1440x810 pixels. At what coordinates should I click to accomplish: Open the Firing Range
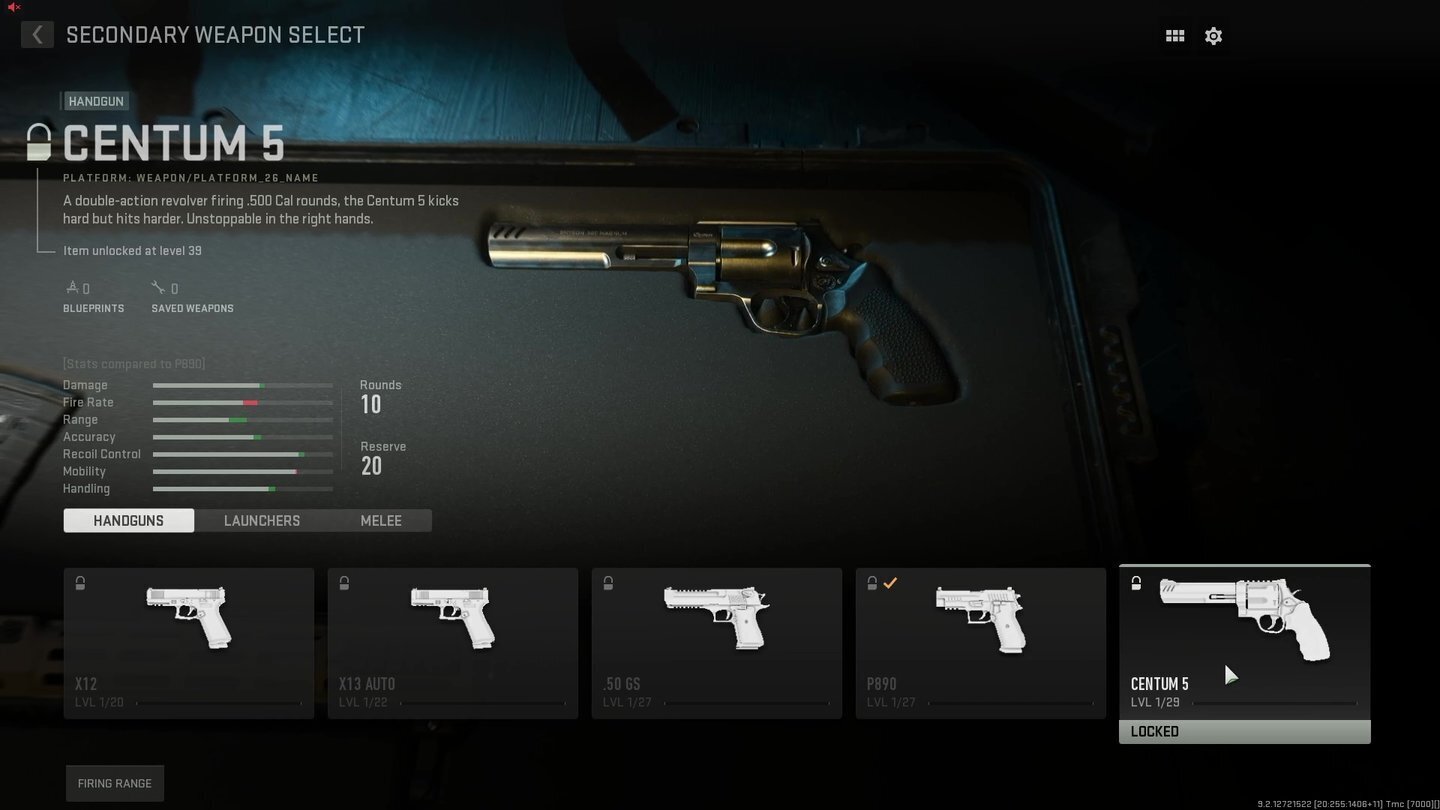pos(115,783)
